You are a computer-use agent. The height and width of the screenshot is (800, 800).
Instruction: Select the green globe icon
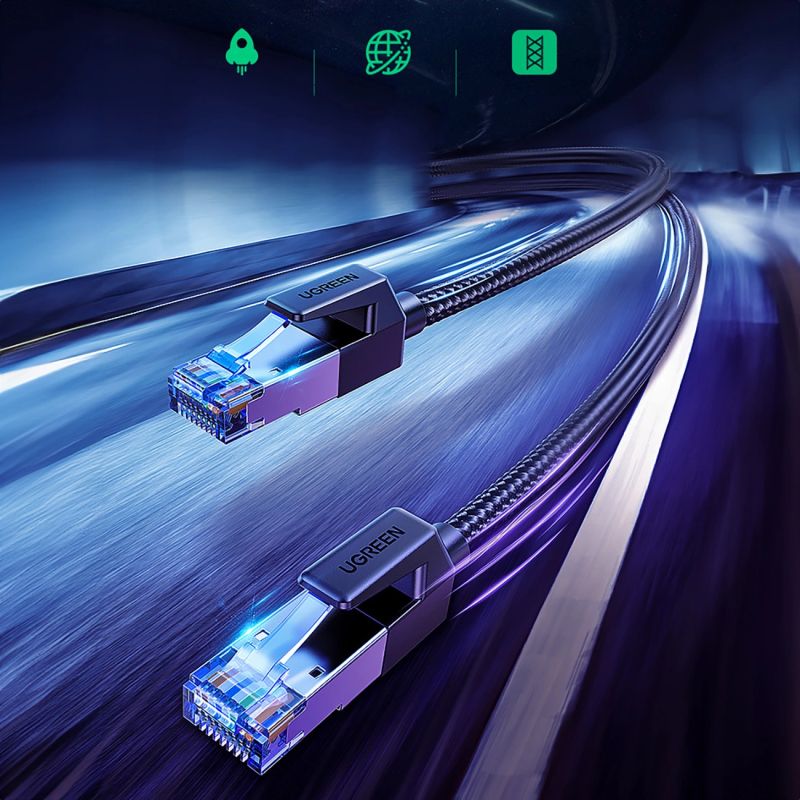pos(385,52)
